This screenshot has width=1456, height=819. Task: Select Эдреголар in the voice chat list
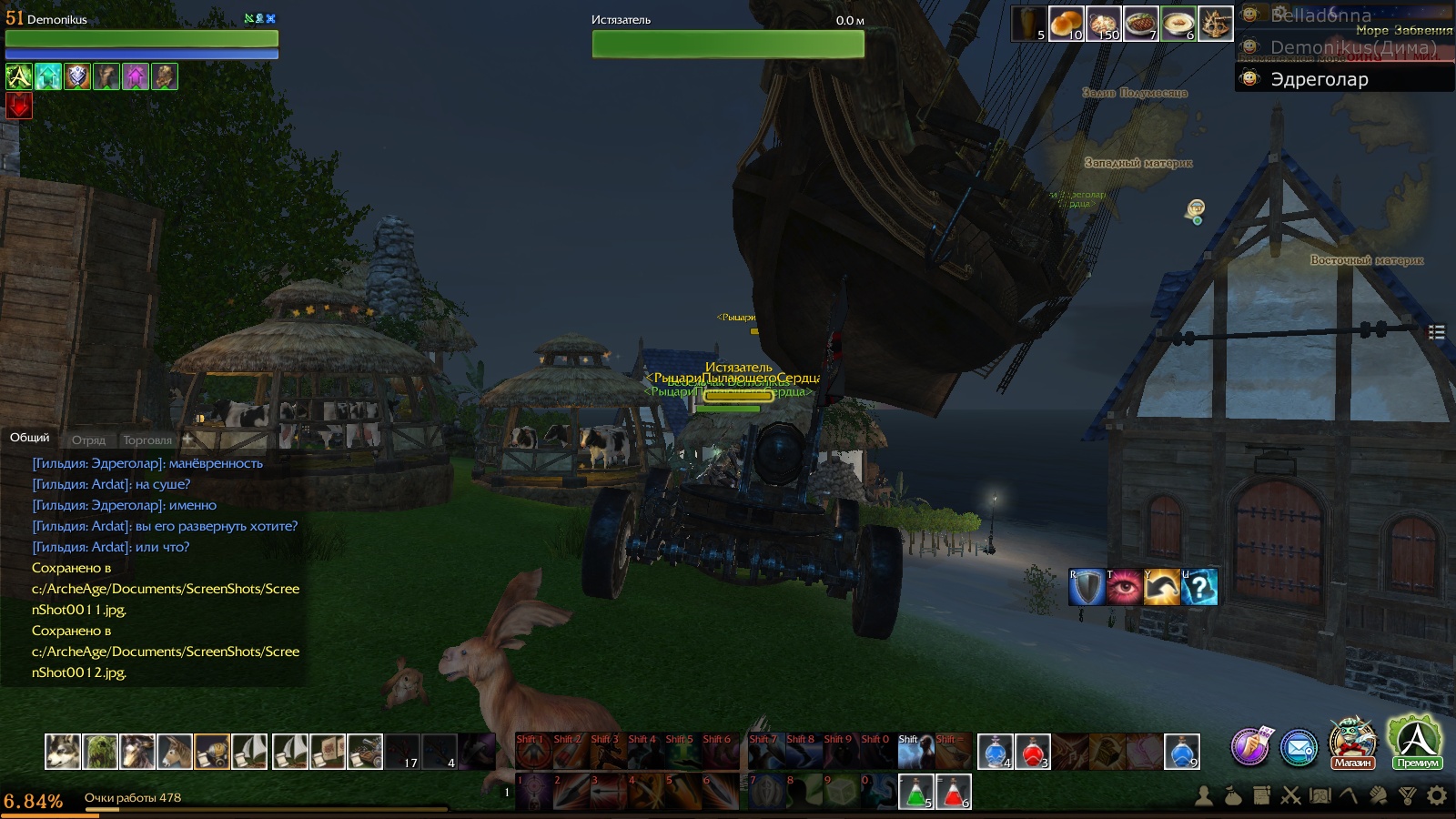point(1319,79)
